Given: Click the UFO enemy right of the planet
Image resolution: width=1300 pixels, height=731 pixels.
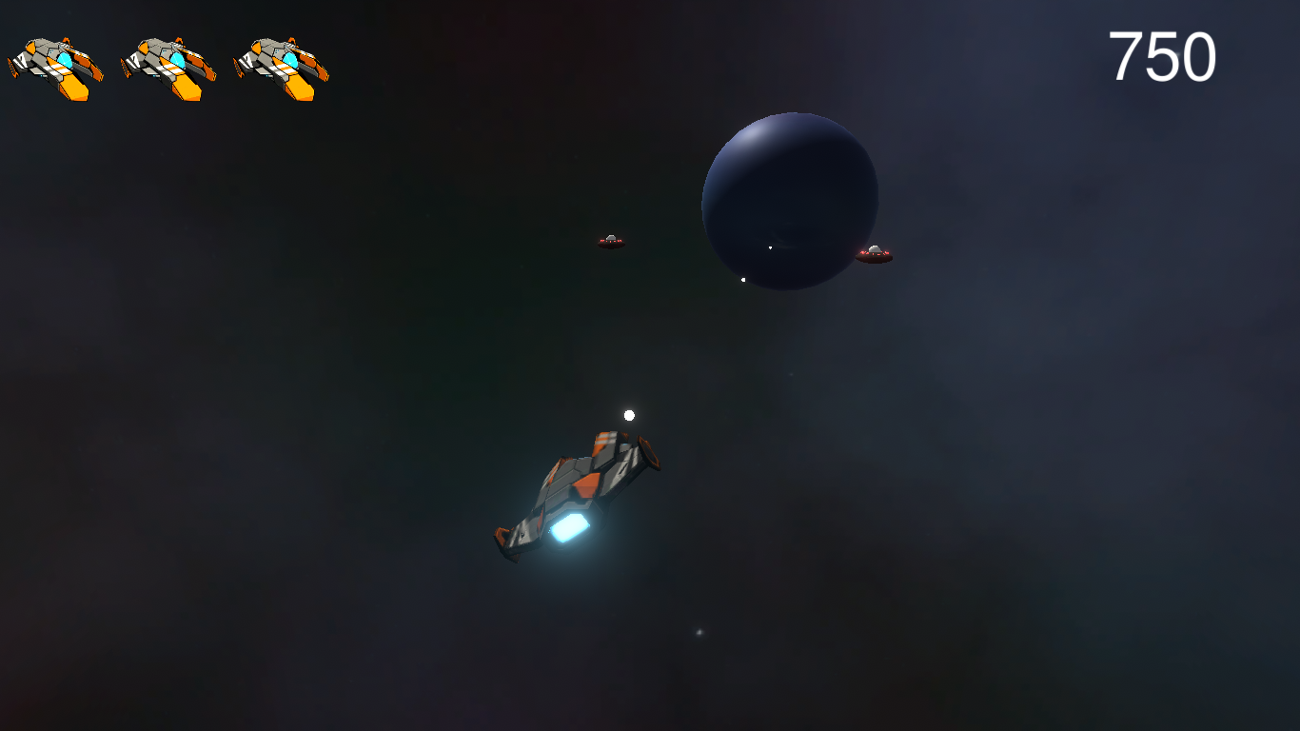Looking at the screenshot, I should pyautogui.click(x=874, y=253).
